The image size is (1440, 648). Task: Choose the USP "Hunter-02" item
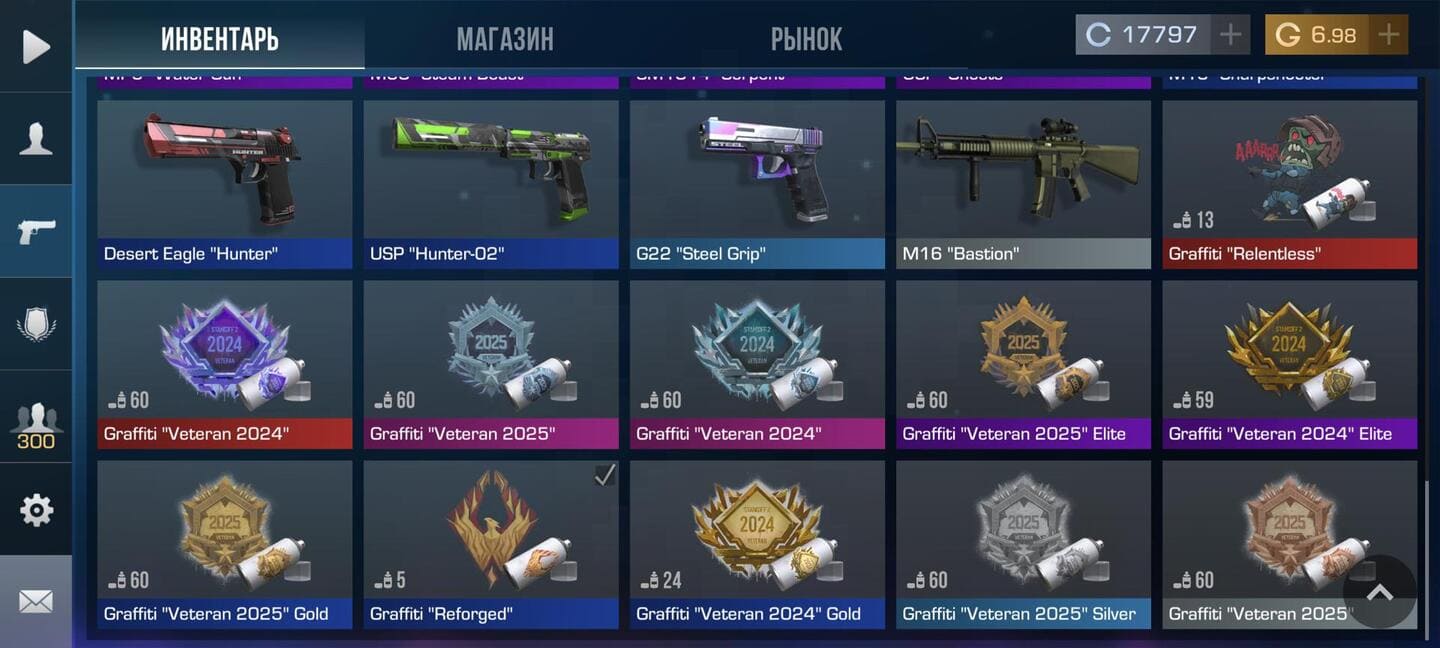[x=491, y=184]
